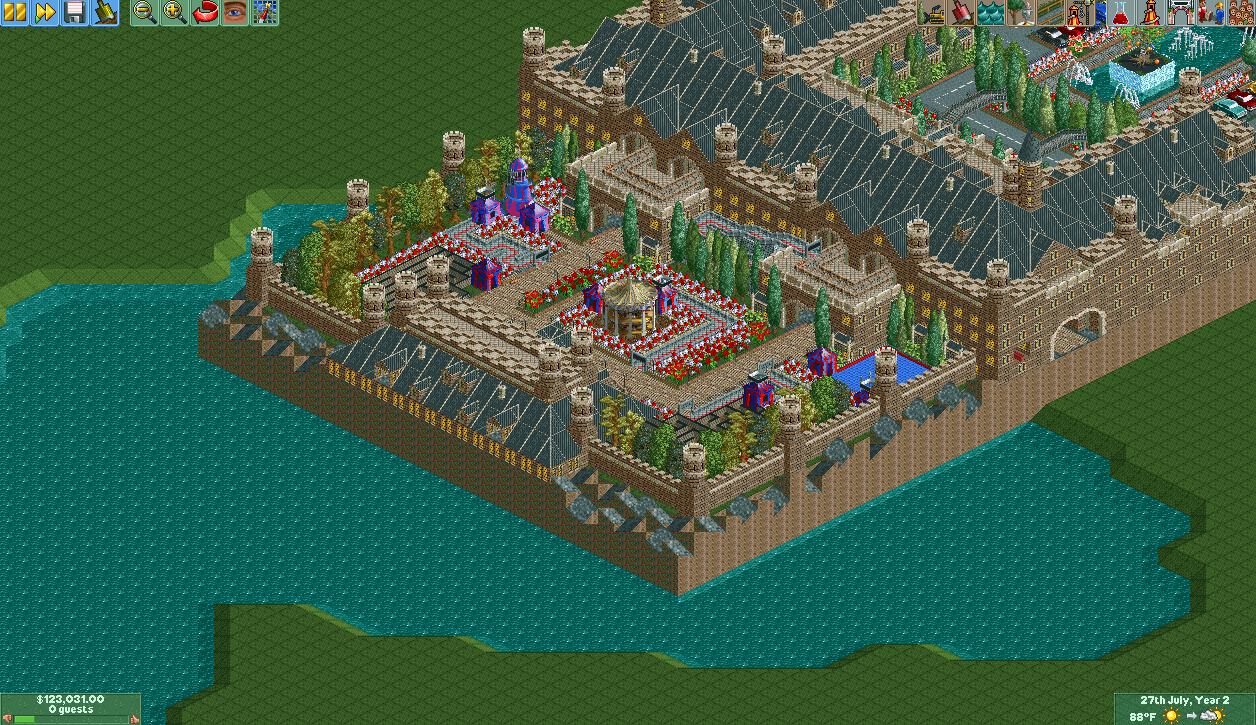1256x725 pixels.
Task: Zoom out with the minus magnifier
Action: pyautogui.click(x=145, y=13)
